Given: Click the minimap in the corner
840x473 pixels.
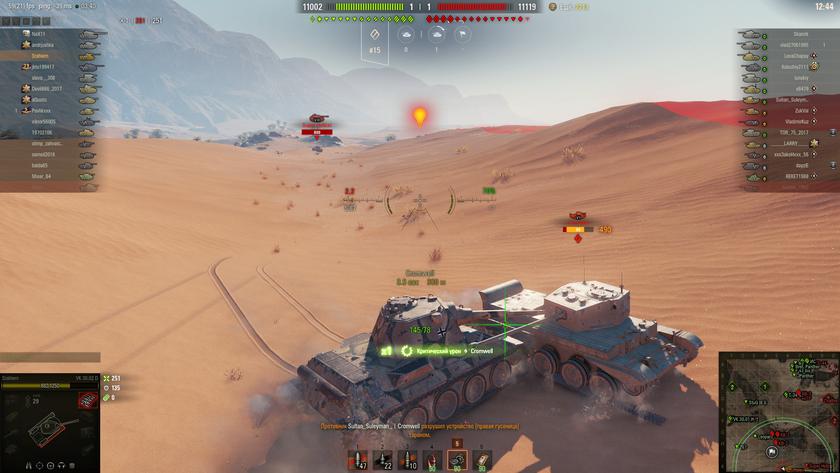Looking at the screenshot, I should click(779, 411).
